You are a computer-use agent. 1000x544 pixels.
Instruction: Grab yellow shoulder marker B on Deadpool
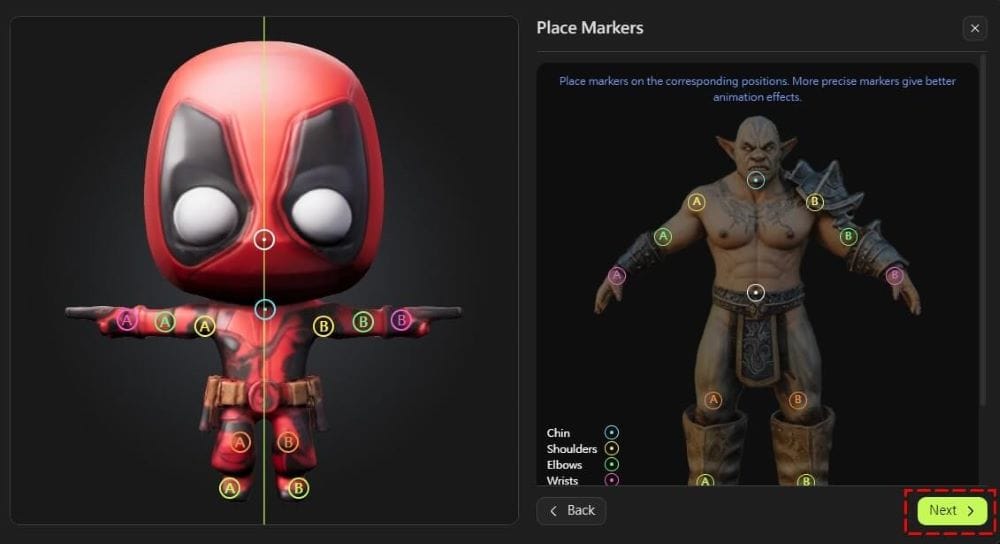pyautogui.click(x=323, y=326)
